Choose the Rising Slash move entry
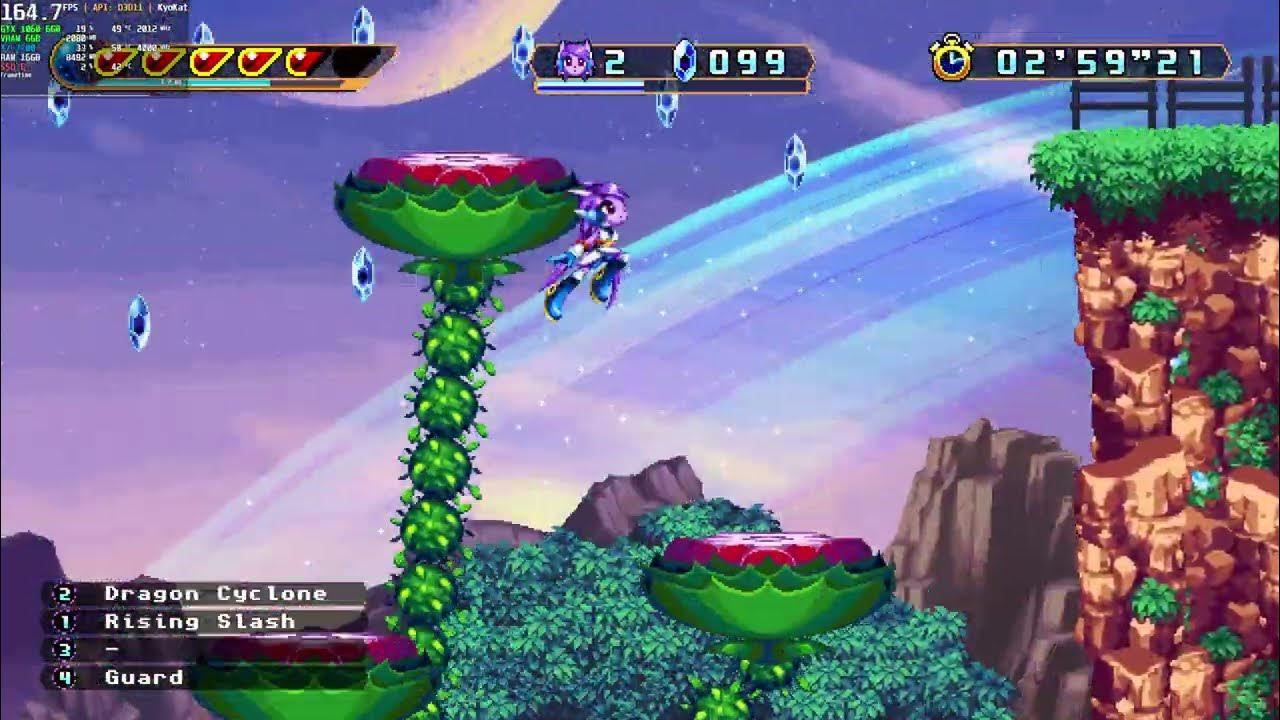The height and width of the screenshot is (720, 1280). coord(199,622)
